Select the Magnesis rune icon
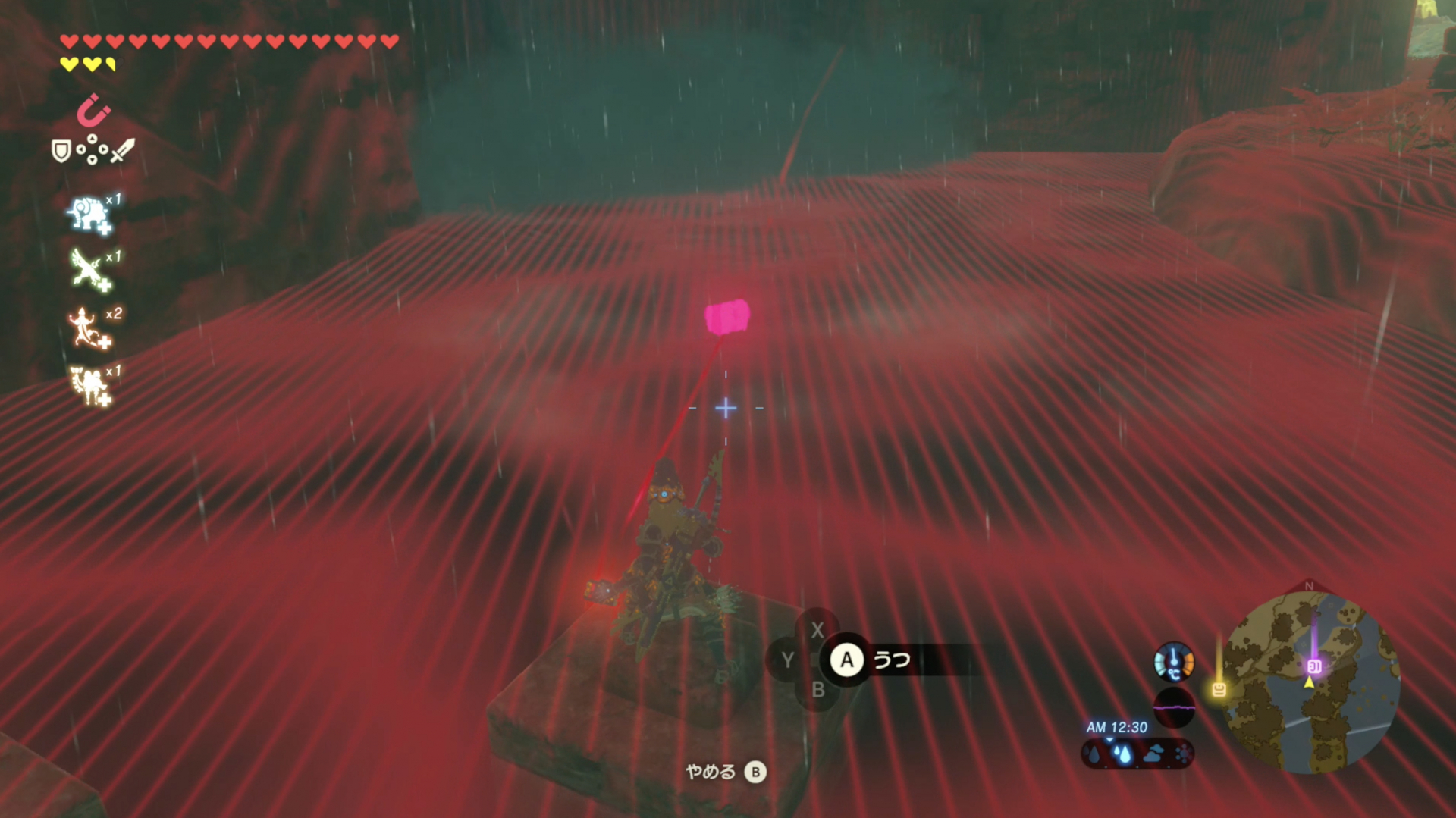 tap(93, 111)
